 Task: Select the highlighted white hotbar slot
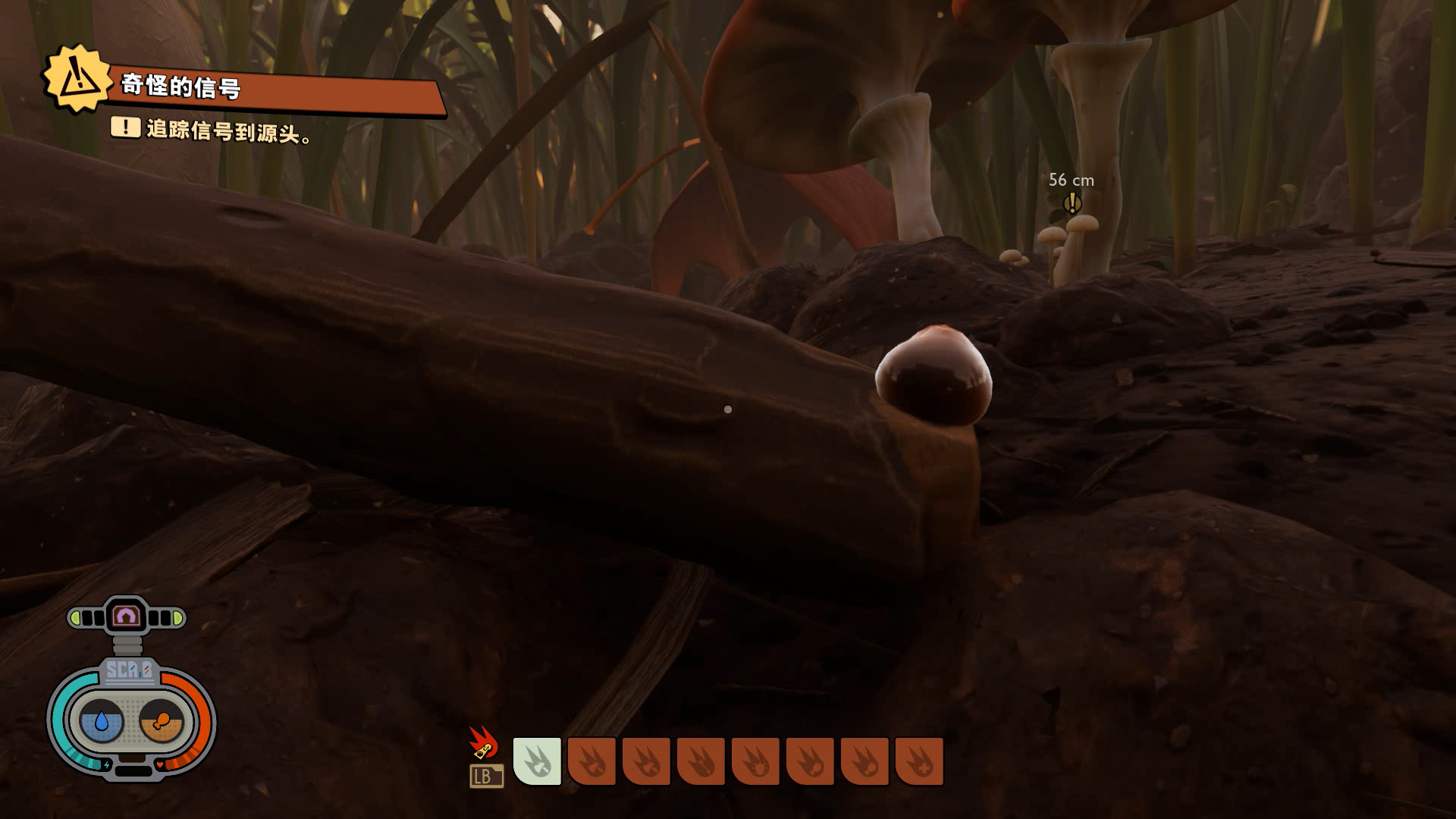(538, 761)
